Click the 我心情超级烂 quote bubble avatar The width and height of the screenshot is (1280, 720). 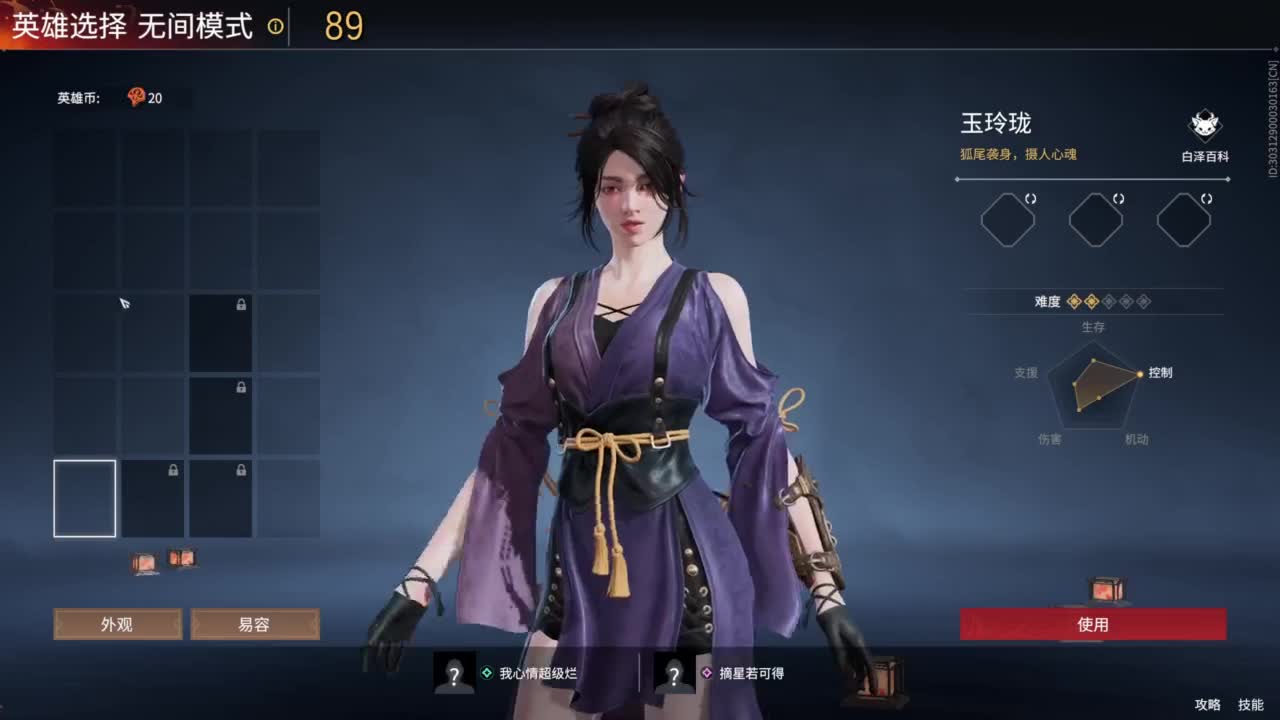pyautogui.click(x=452, y=674)
